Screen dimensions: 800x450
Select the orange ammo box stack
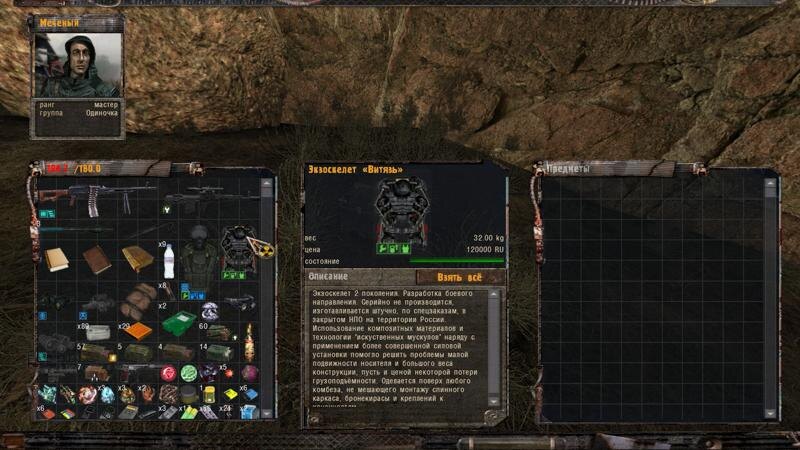click(x=140, y=329)
